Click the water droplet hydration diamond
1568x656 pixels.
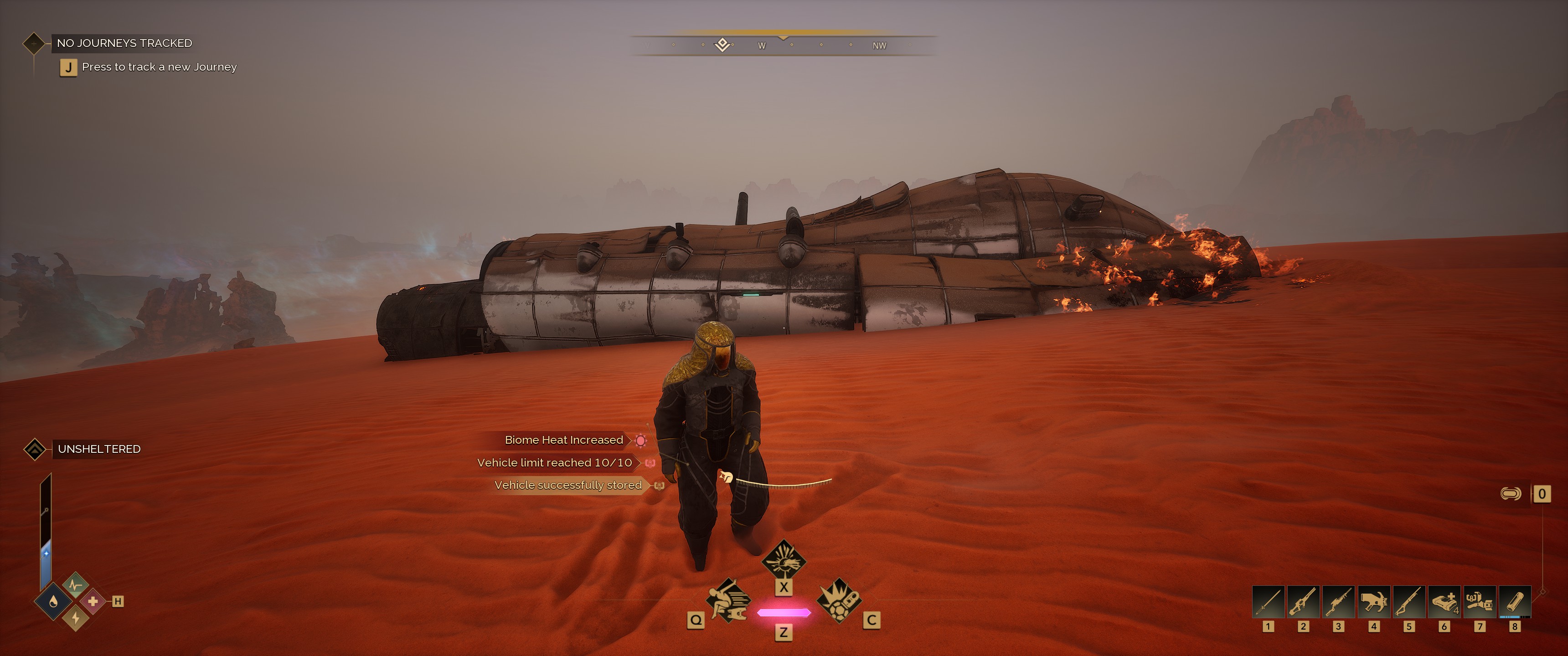pyautogui.click(x=54, y=602)
